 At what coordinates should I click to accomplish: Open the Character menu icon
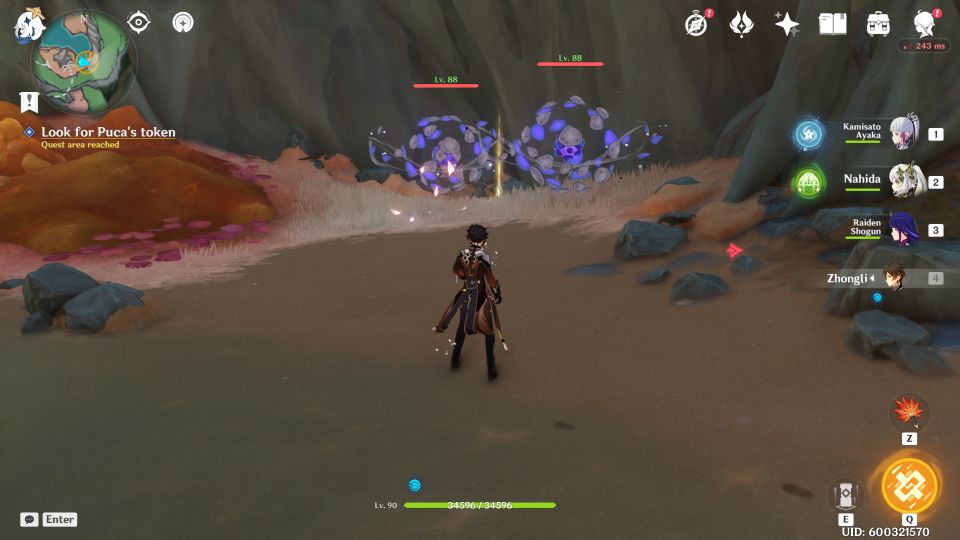(924, 24)
